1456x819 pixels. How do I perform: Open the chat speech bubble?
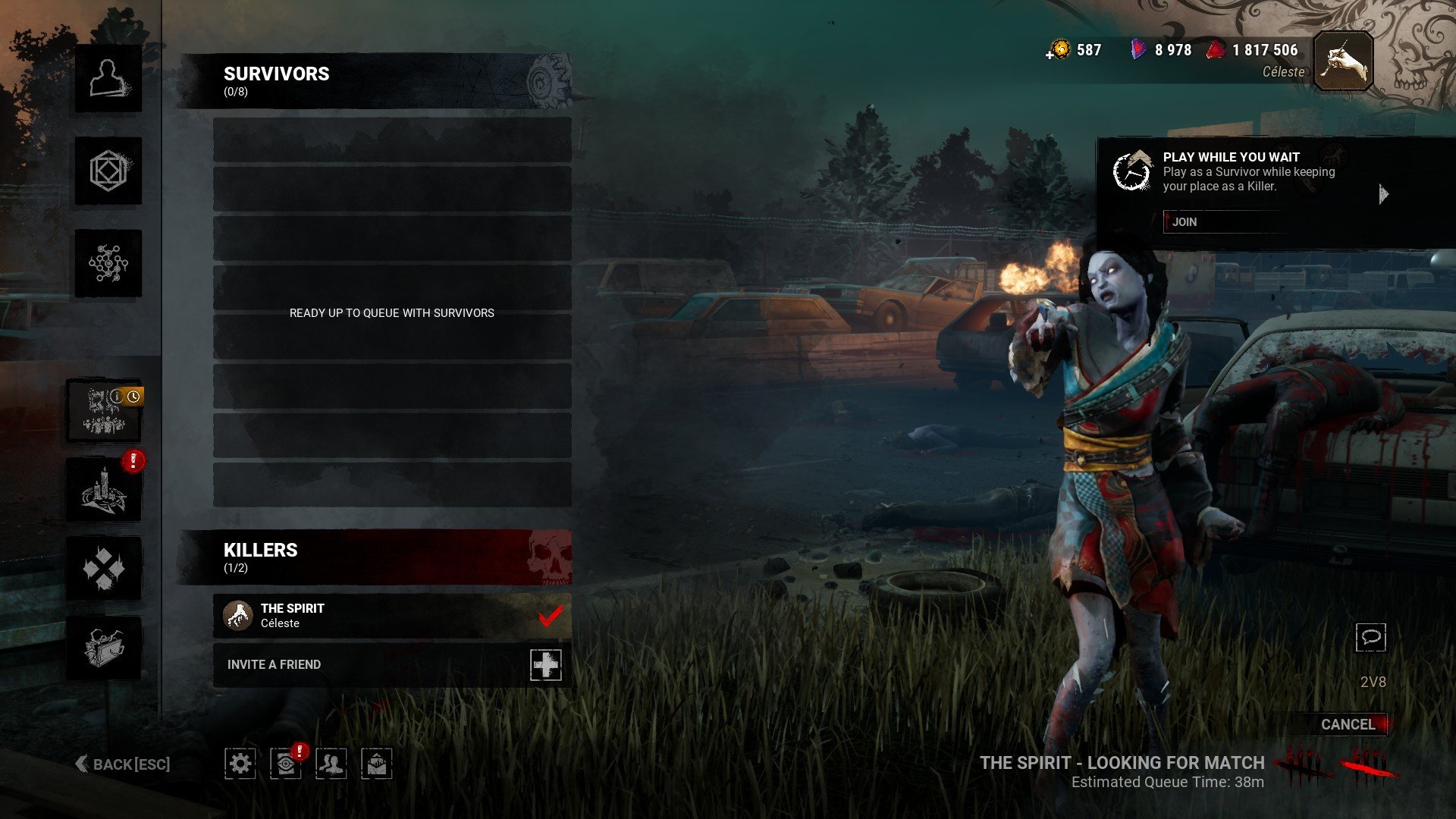[1370, 637]
